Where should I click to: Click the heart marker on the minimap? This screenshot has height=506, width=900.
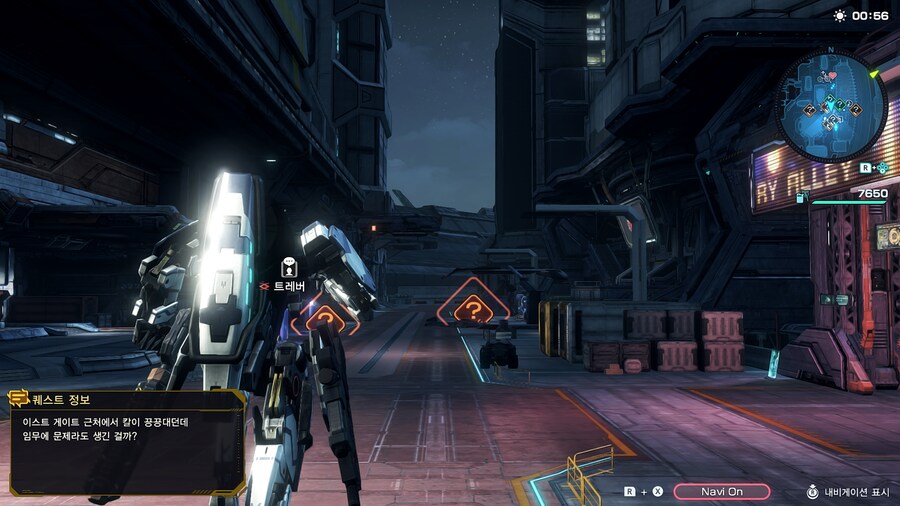tap(830, 77)
